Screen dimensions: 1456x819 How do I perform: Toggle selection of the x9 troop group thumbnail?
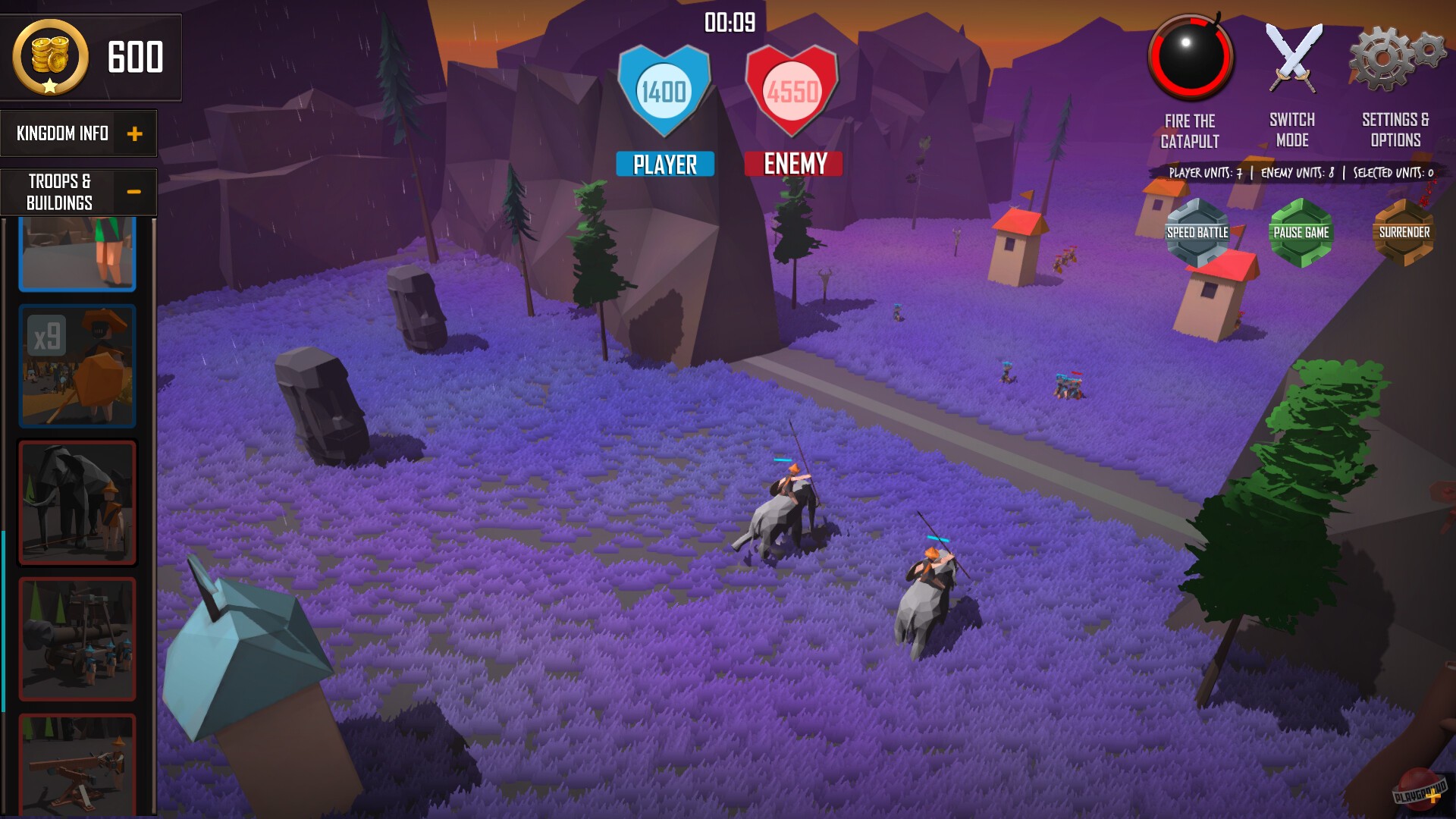77,367
